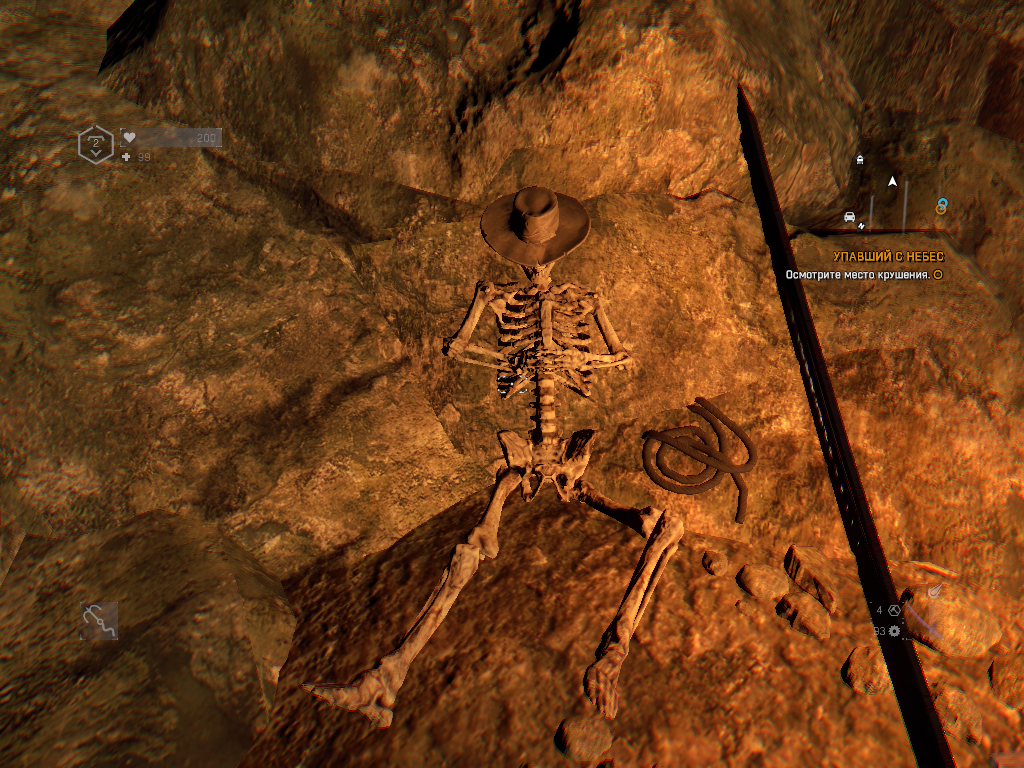Click the gear parts icon
The image size is (1024, 768).
[x=894, y=631]
